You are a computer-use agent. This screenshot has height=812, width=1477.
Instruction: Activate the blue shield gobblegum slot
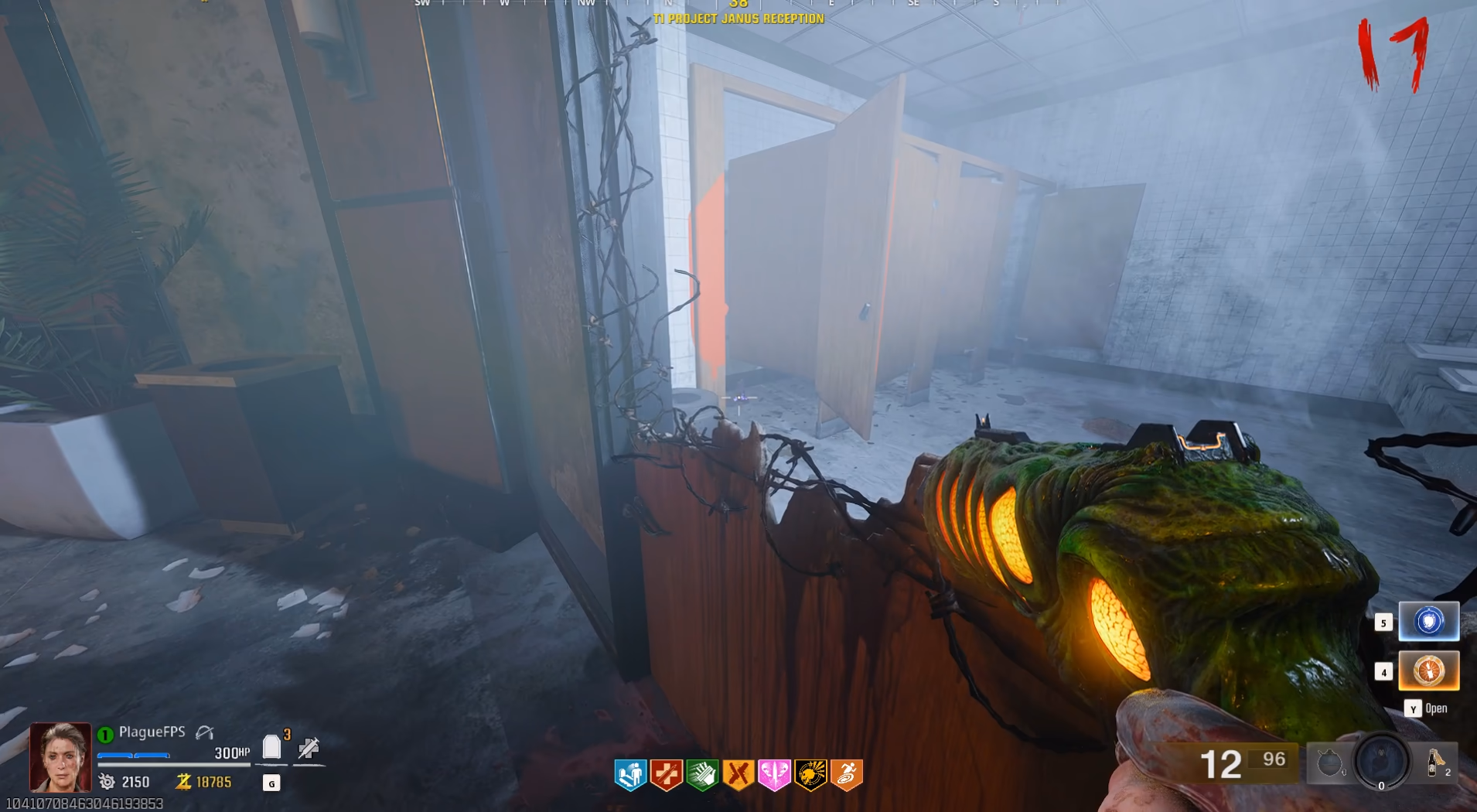[1428, 621]
